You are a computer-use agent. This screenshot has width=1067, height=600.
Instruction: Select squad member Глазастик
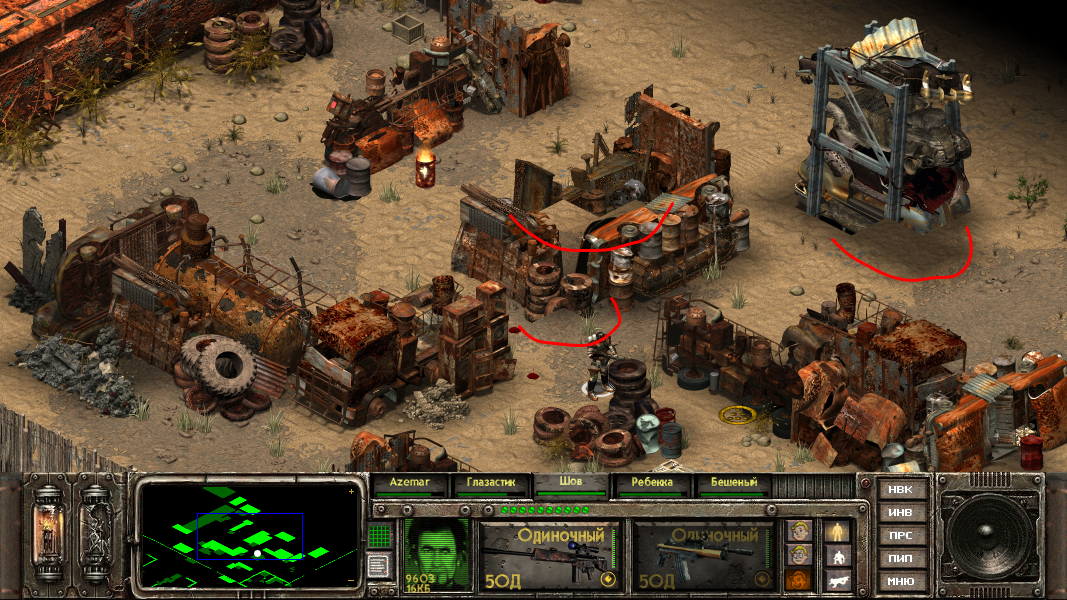point(490,482)
